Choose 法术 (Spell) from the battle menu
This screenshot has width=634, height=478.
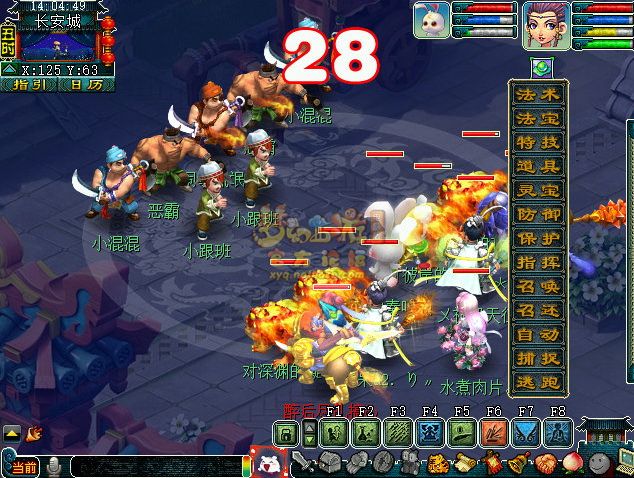(538, 95)
